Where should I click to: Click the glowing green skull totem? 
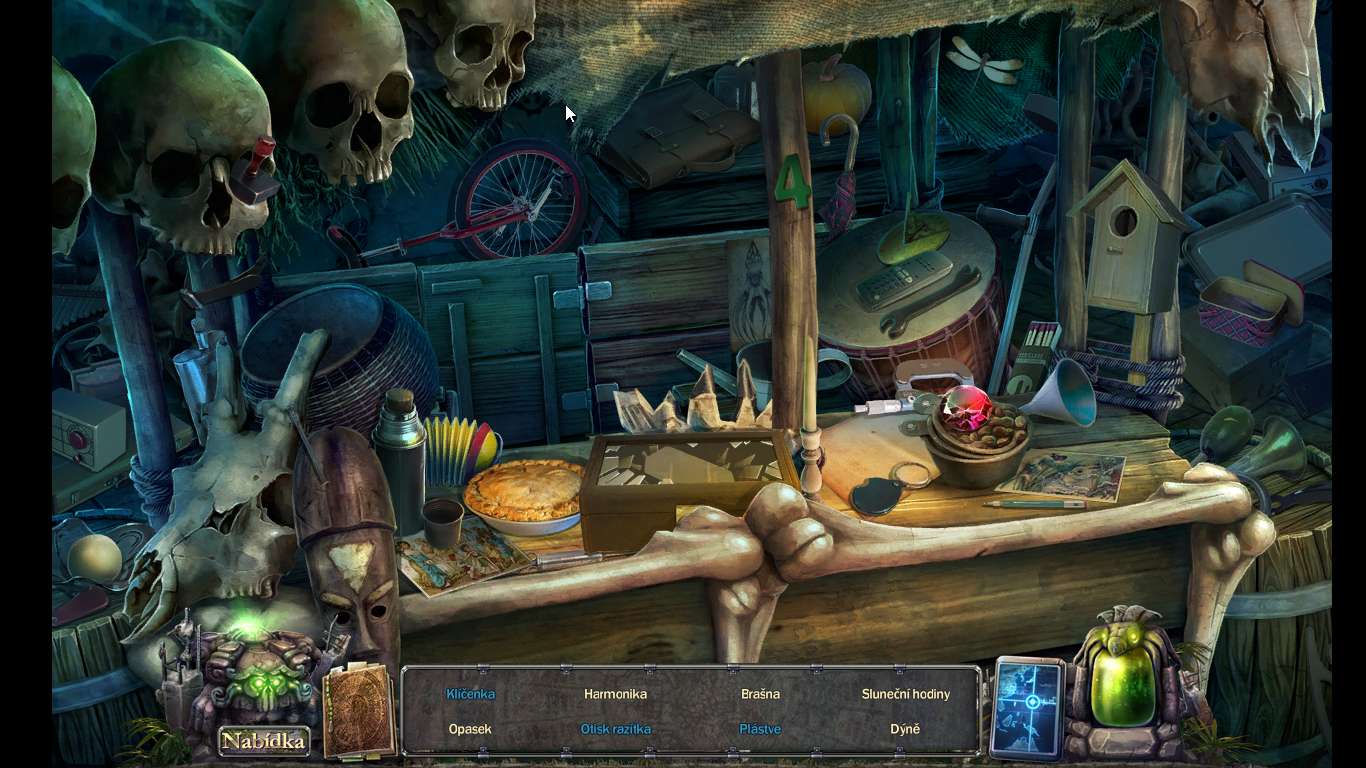(x=259, y=670)
